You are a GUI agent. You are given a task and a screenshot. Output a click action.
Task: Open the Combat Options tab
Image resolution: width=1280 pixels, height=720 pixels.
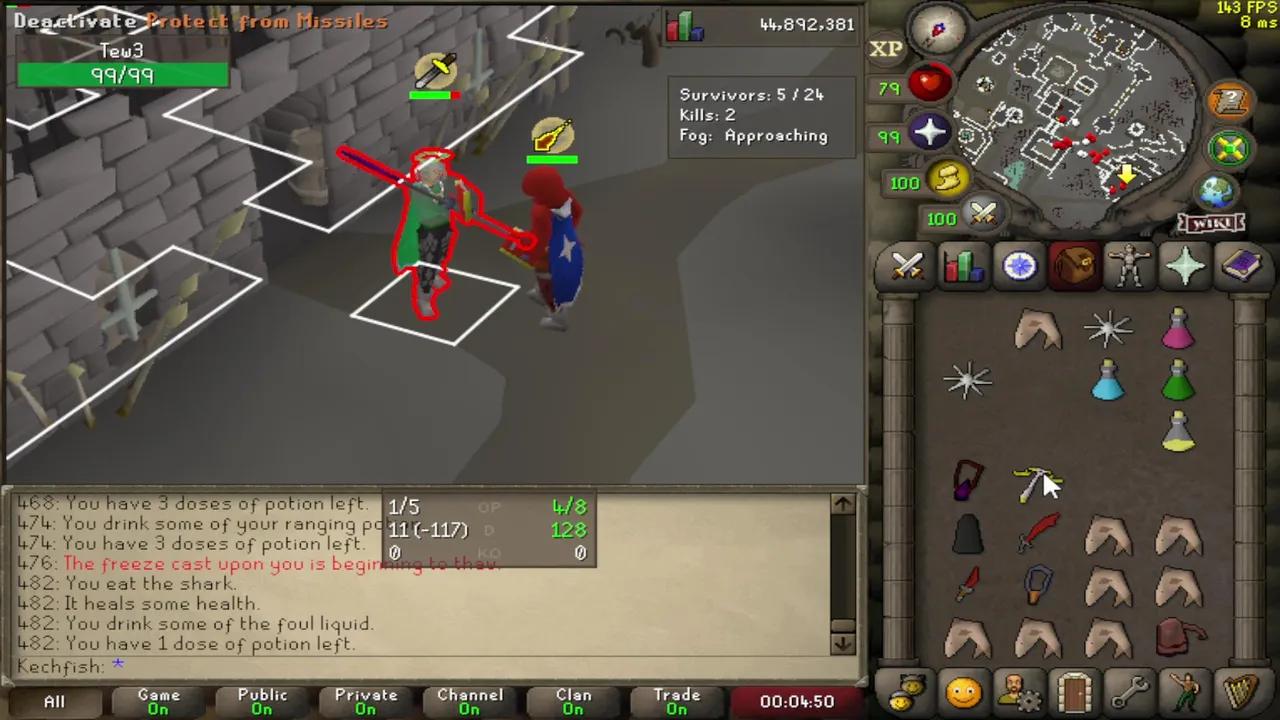pos(906,265)
